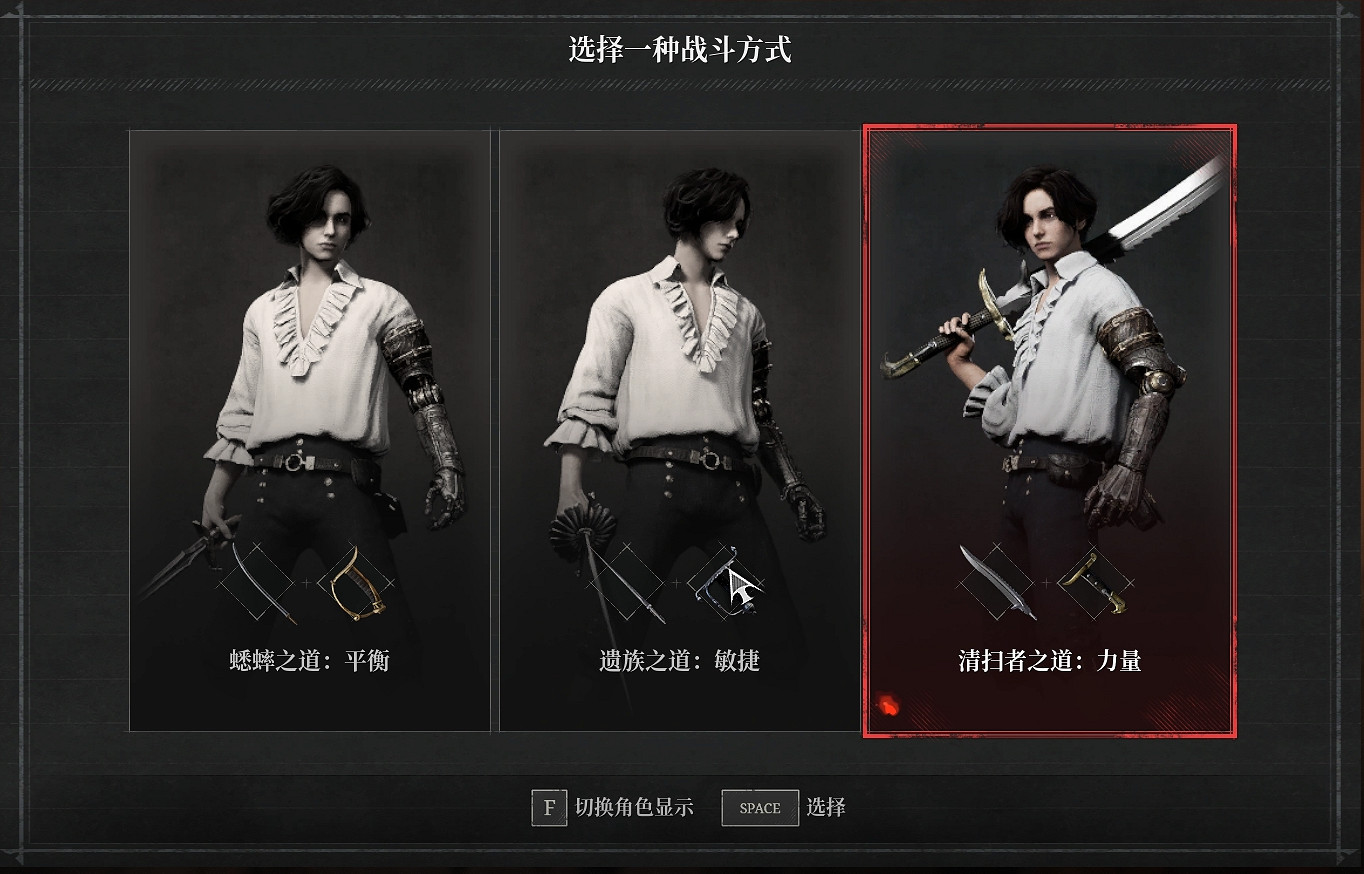
Task: Click the SPACE key button to confirm
Action: coord(759,808)
